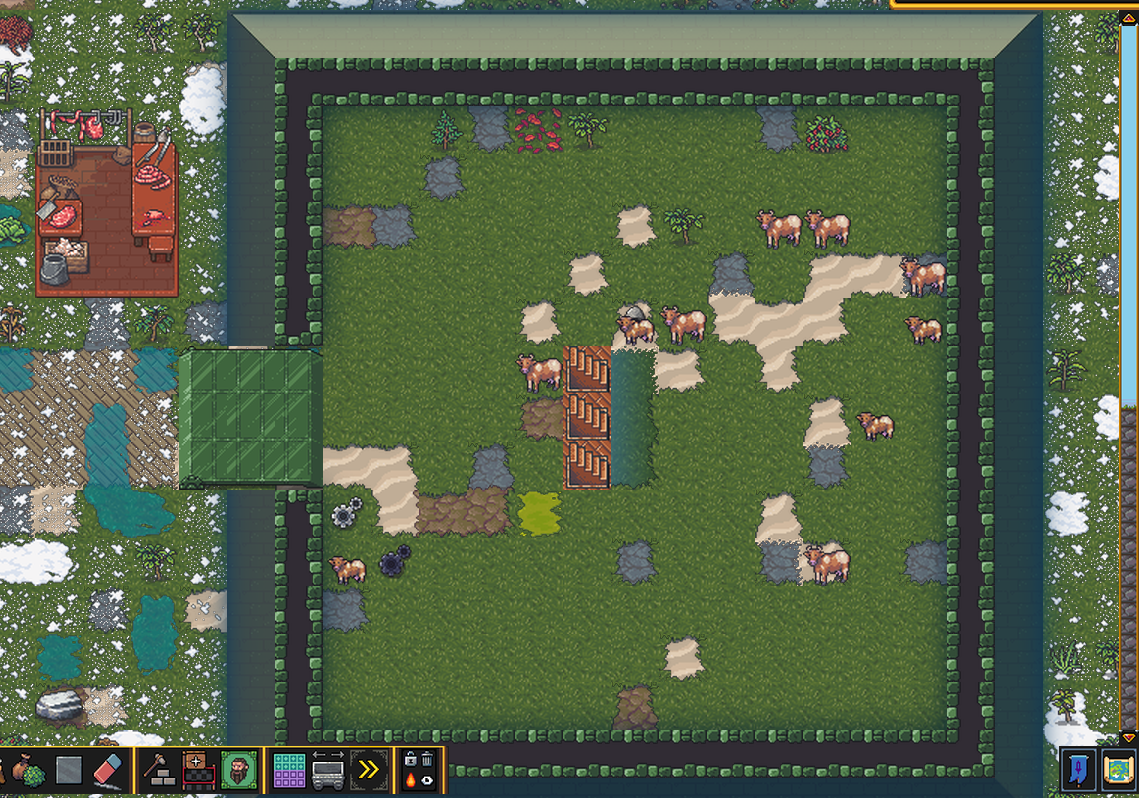
Task: Click the small flame icon
Action: (x=411, y=781)
